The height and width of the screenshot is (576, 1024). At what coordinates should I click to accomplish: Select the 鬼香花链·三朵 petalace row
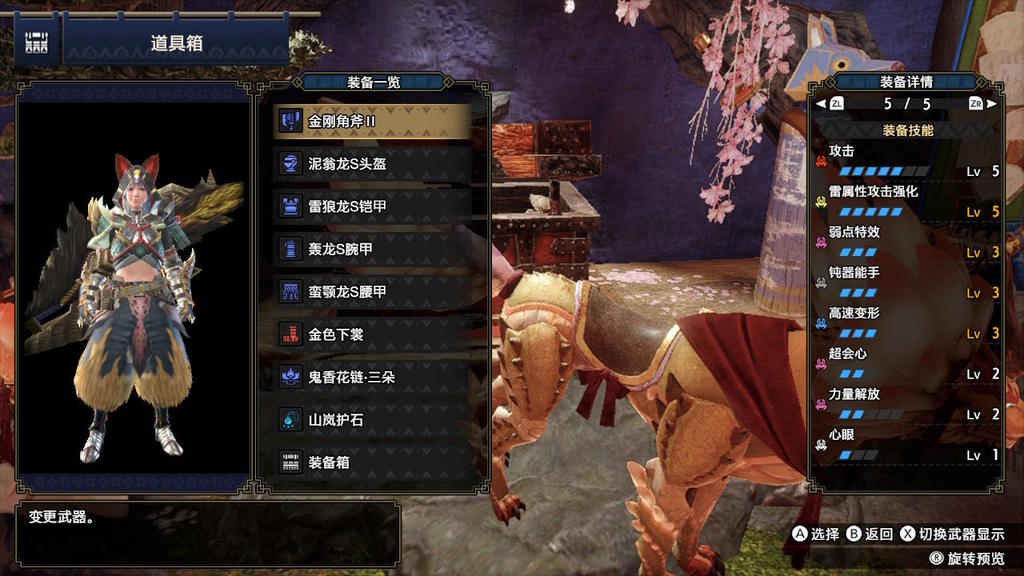pos(372,377)
